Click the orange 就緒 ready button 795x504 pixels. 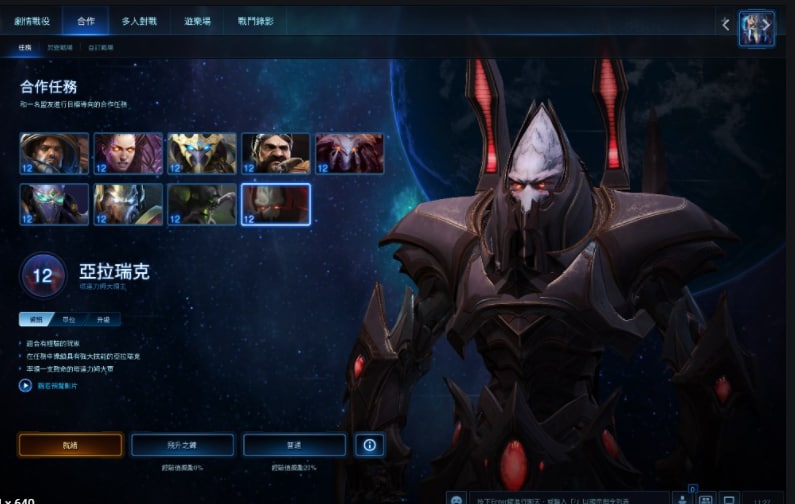tap(70, 445)
